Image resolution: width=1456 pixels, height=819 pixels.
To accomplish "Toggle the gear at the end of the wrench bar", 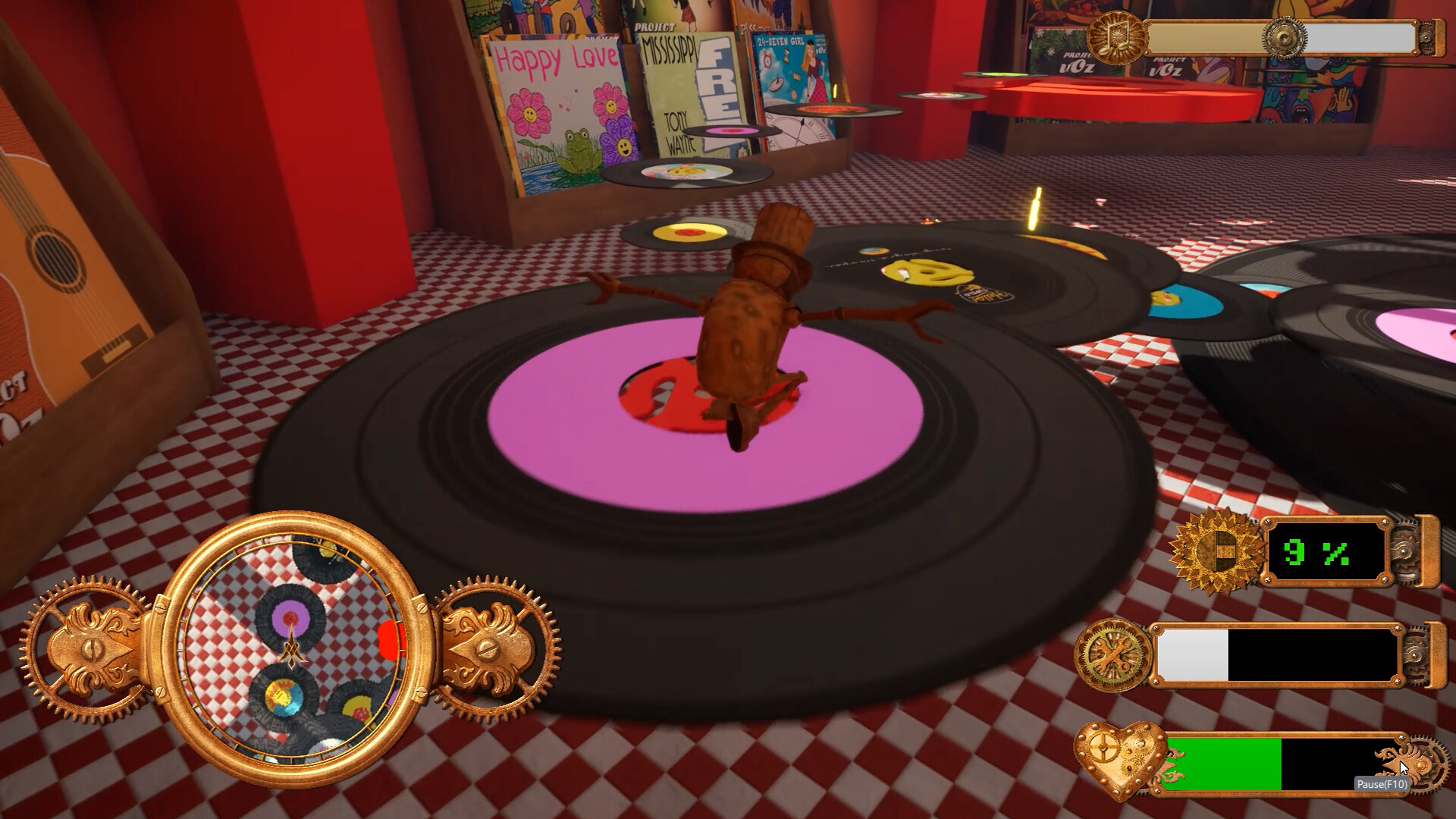I will click(1417, 654).
